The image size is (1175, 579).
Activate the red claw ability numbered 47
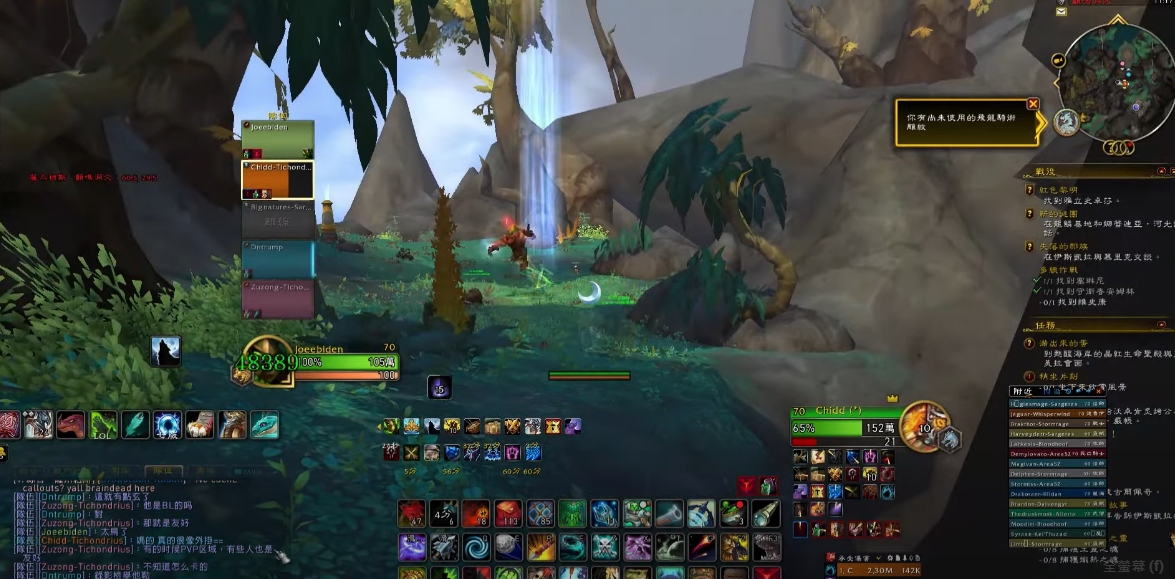412,514
